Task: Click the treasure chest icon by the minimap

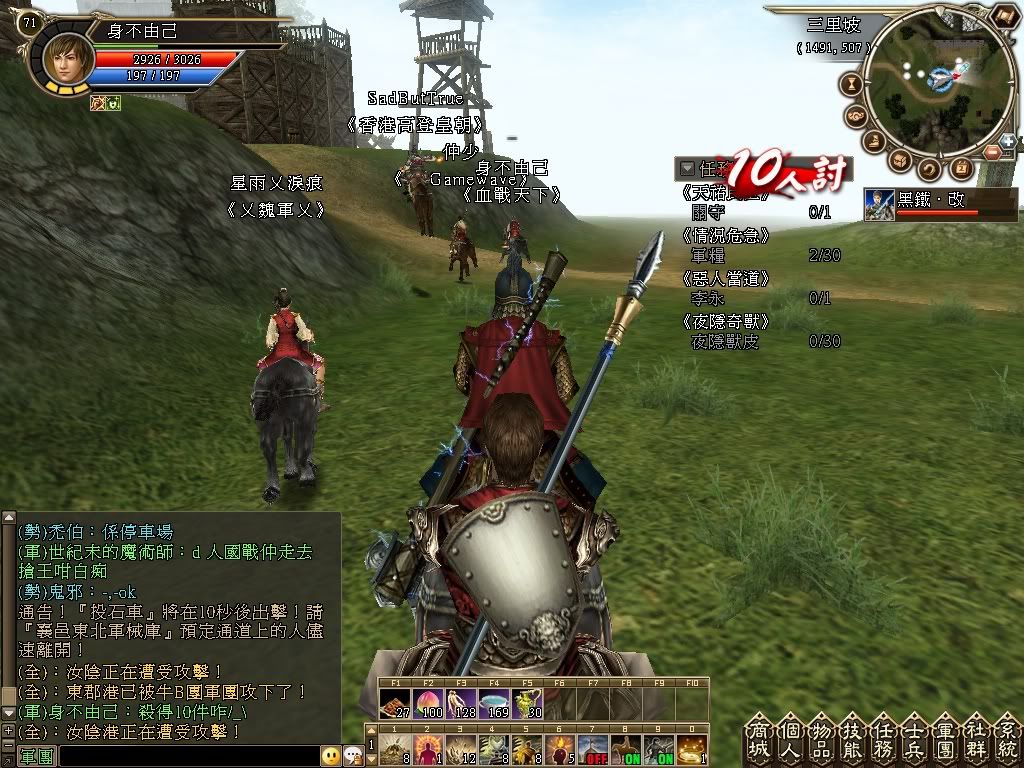Action: [x=901, y=160]
